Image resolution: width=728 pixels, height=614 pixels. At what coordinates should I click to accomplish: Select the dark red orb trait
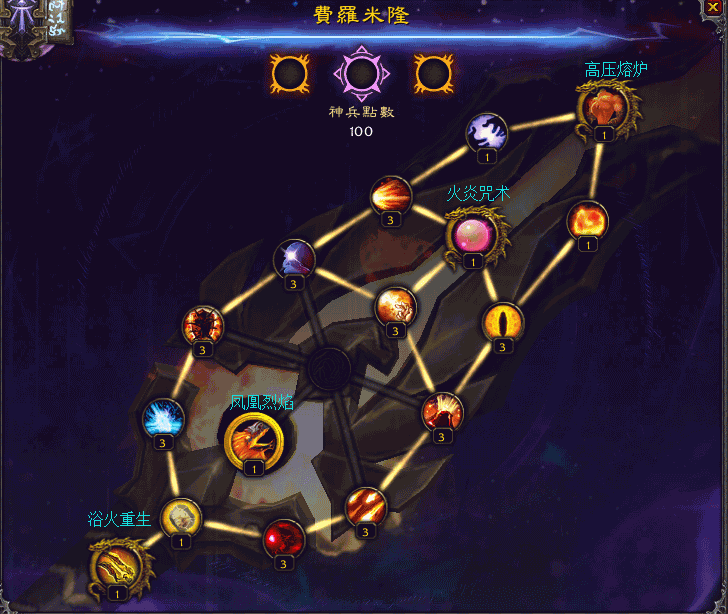(x=283, y=538)
